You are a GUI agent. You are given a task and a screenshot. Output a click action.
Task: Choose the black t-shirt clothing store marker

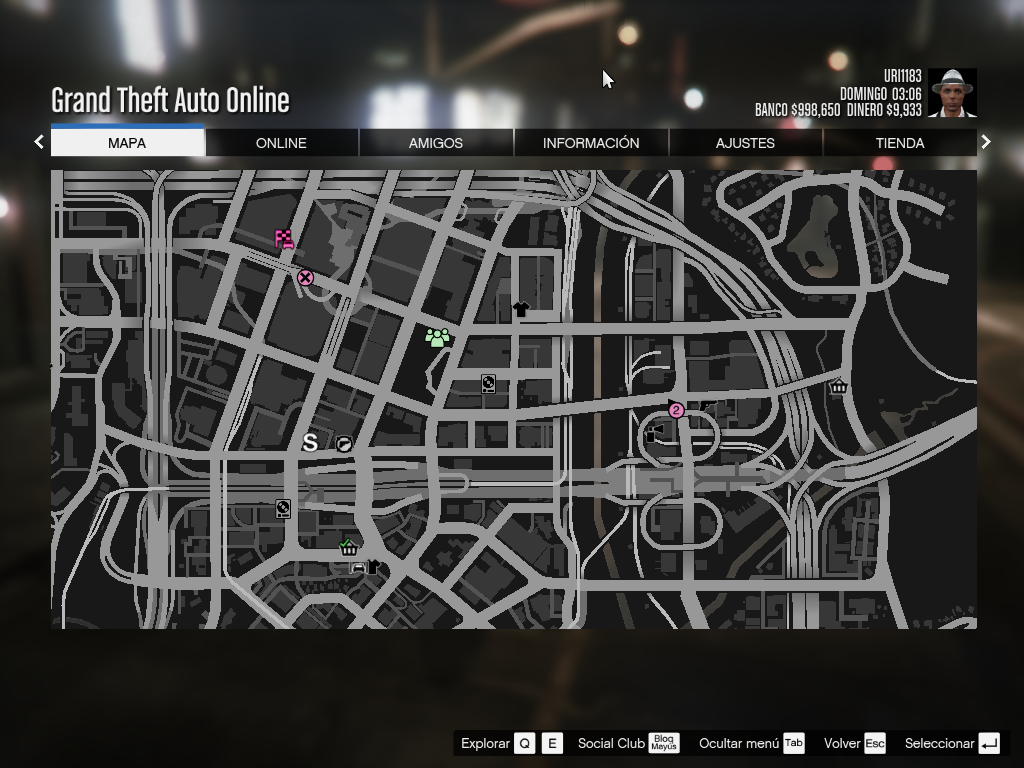[520, 310]
